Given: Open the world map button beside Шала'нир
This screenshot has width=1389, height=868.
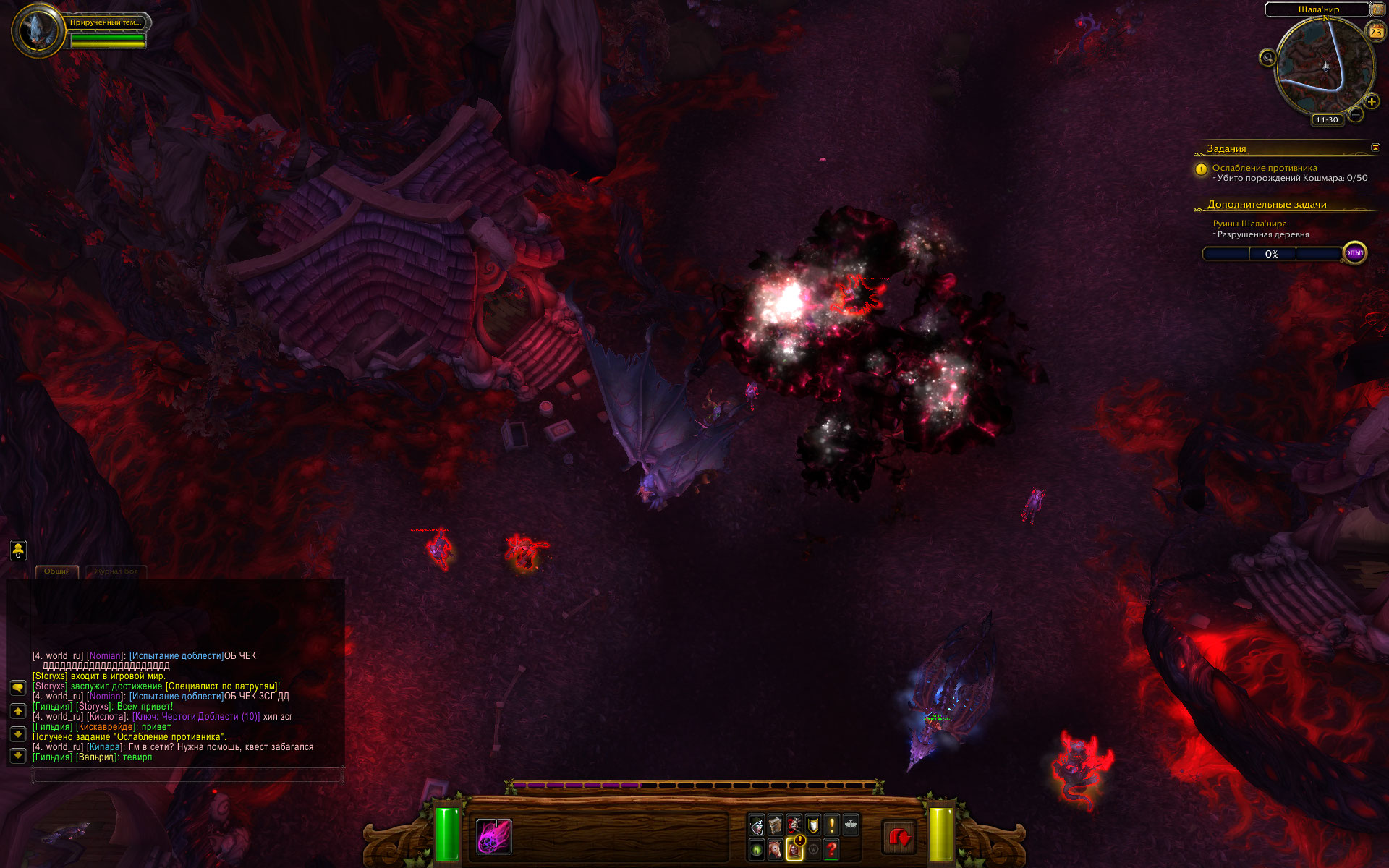Looking at the screenshot, I should tap(1377, 9).
